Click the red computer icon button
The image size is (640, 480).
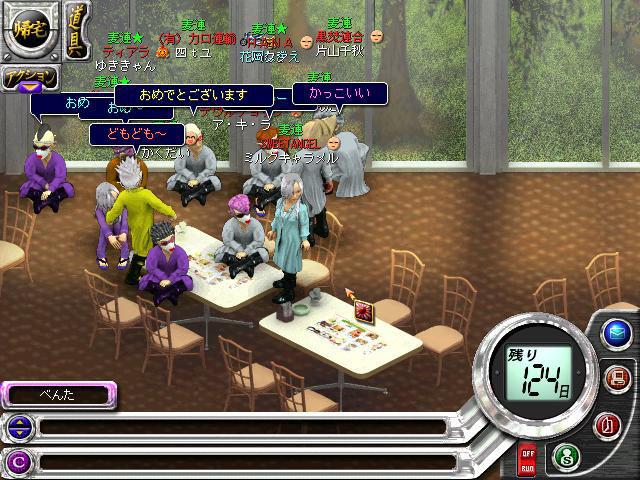(x=615, y=378)
